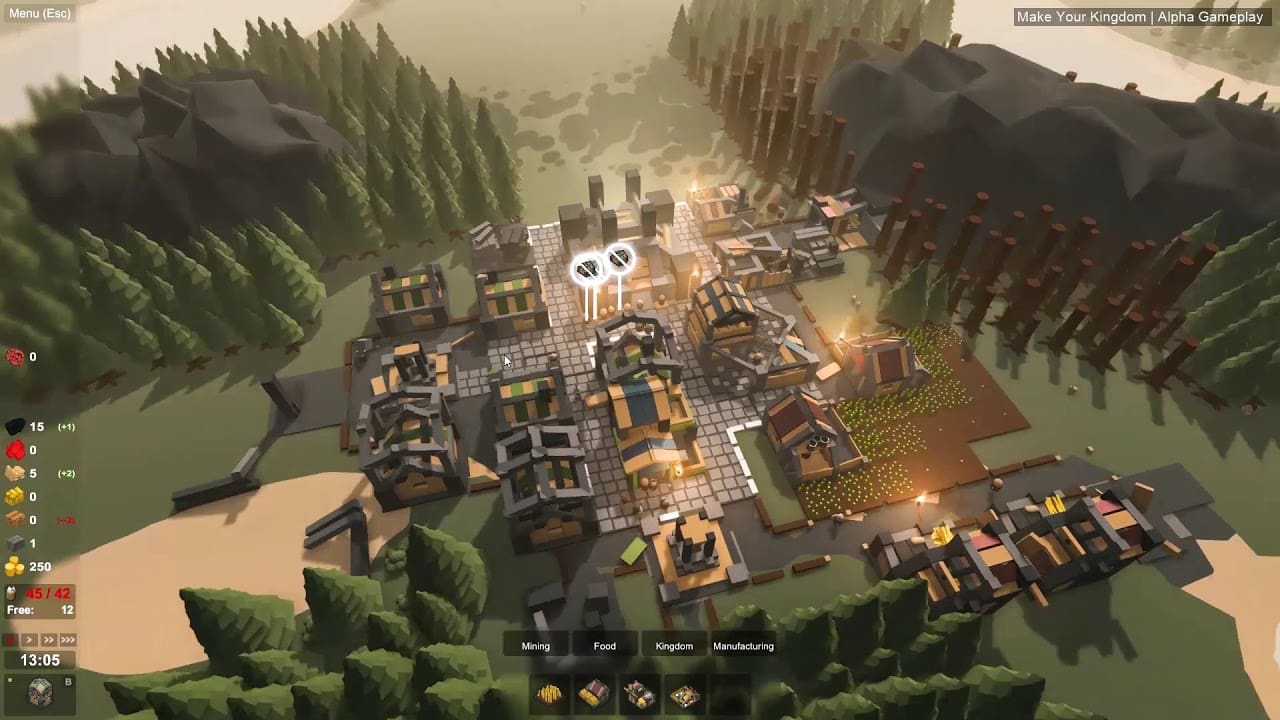Screen dimensions: 1280x720
Task: Set game speed to double arrow
Action: tap(49, 640)
